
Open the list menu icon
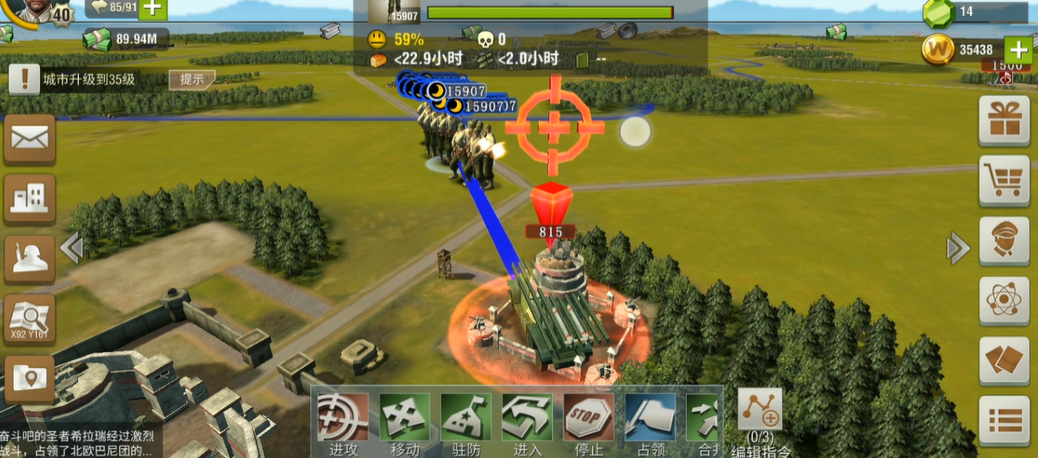pos(1003,421)
